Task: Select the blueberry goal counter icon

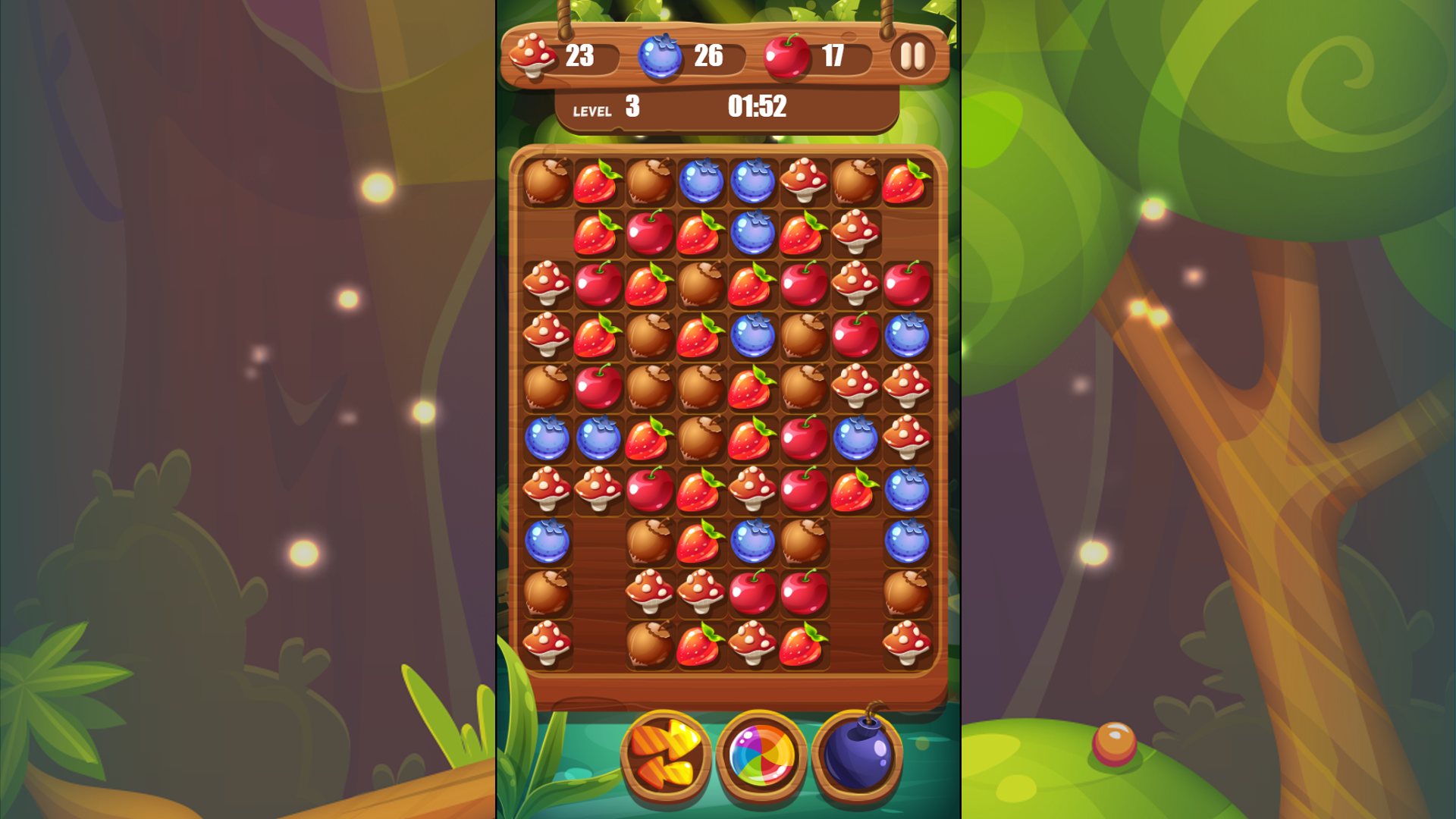Action: (661, 55)
